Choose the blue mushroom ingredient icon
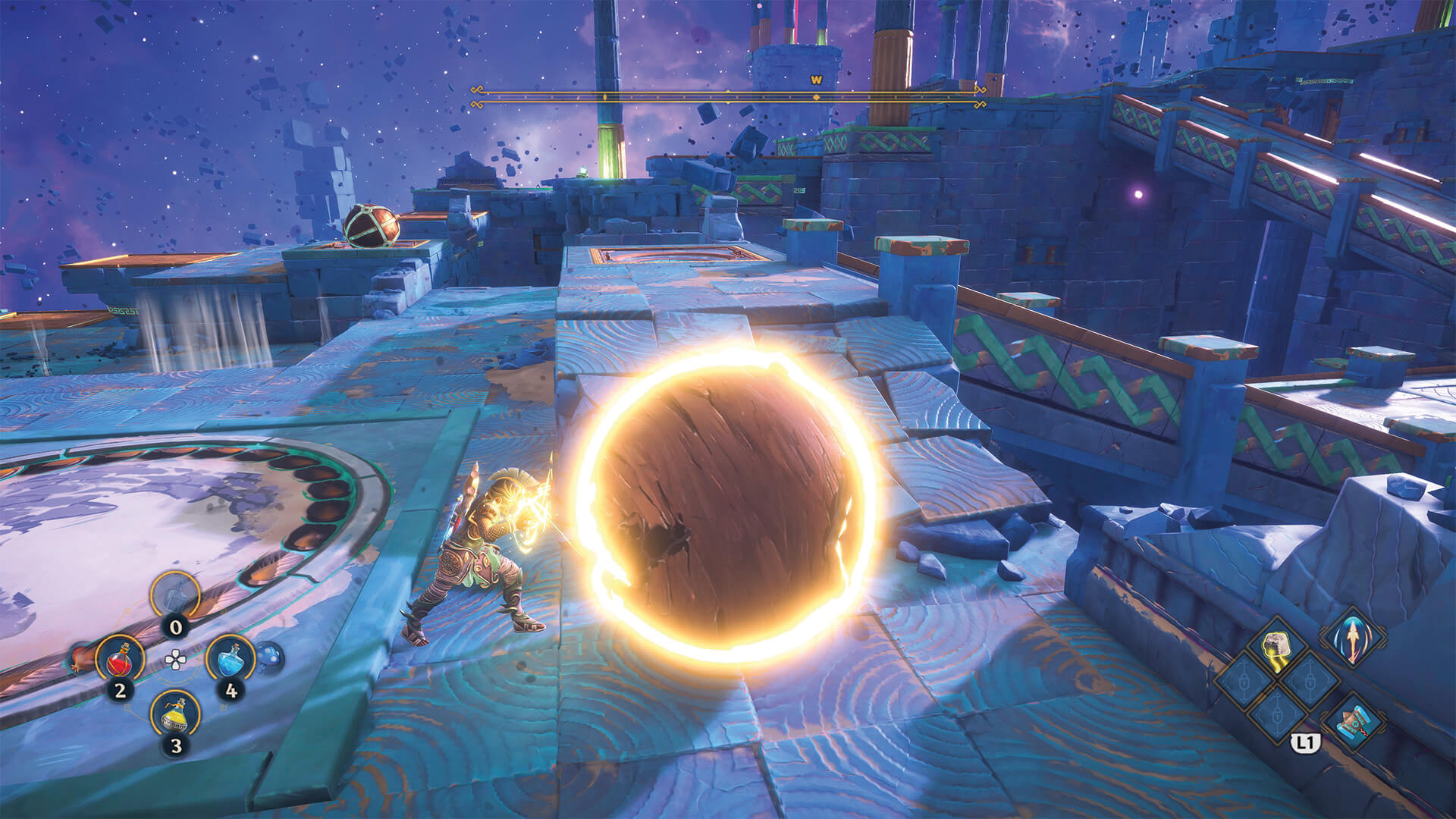 click(268, 657)
